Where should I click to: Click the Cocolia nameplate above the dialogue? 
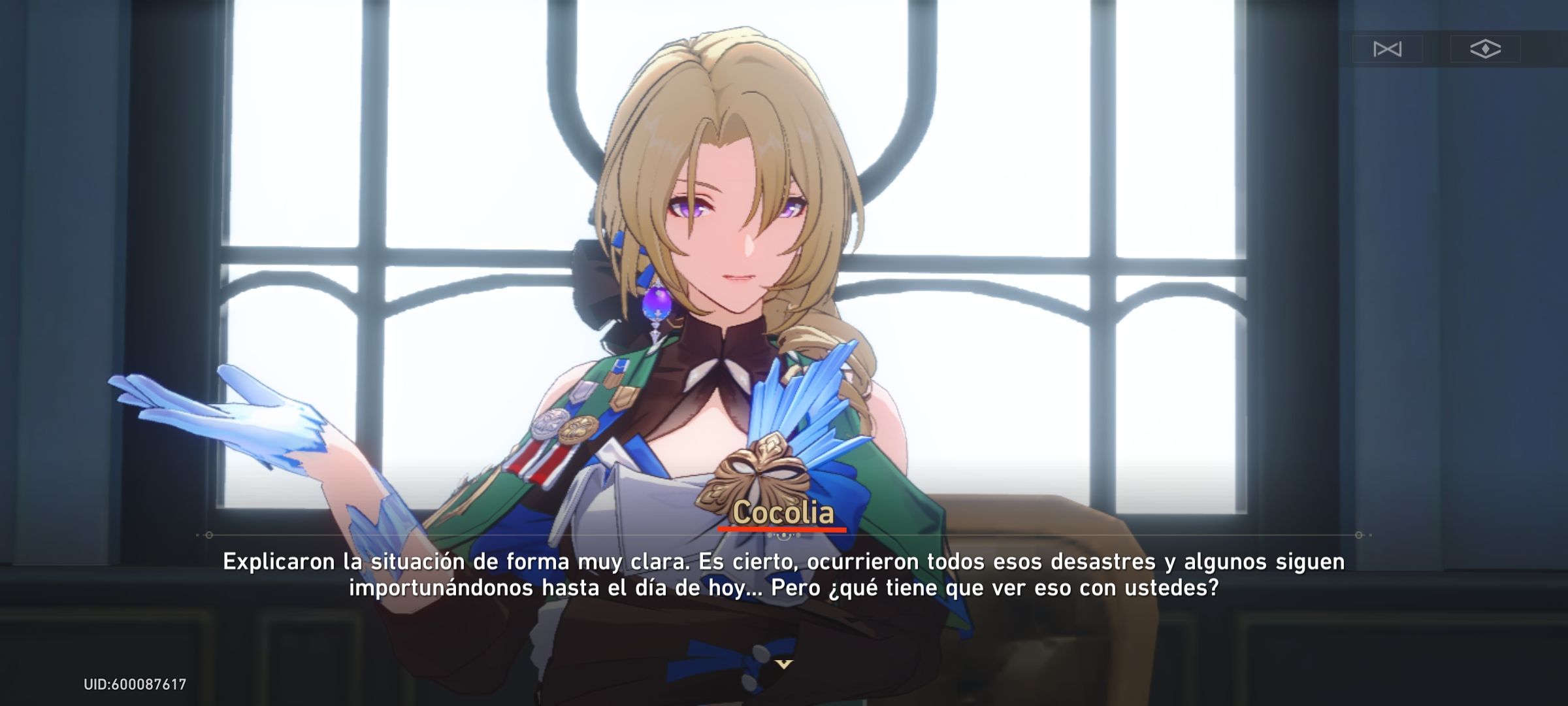click(x=777, y=514)
